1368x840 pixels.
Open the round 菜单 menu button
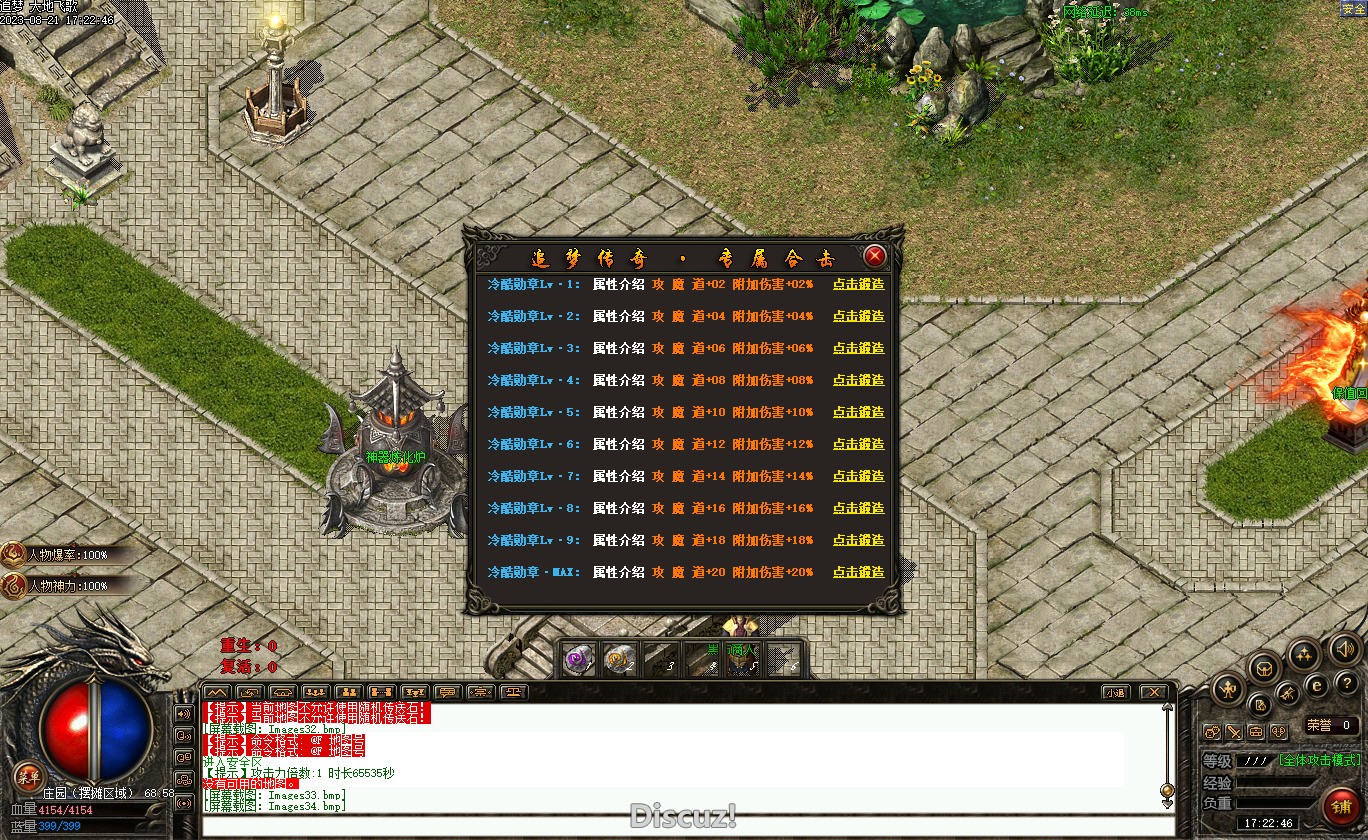(x=28, y=779)
